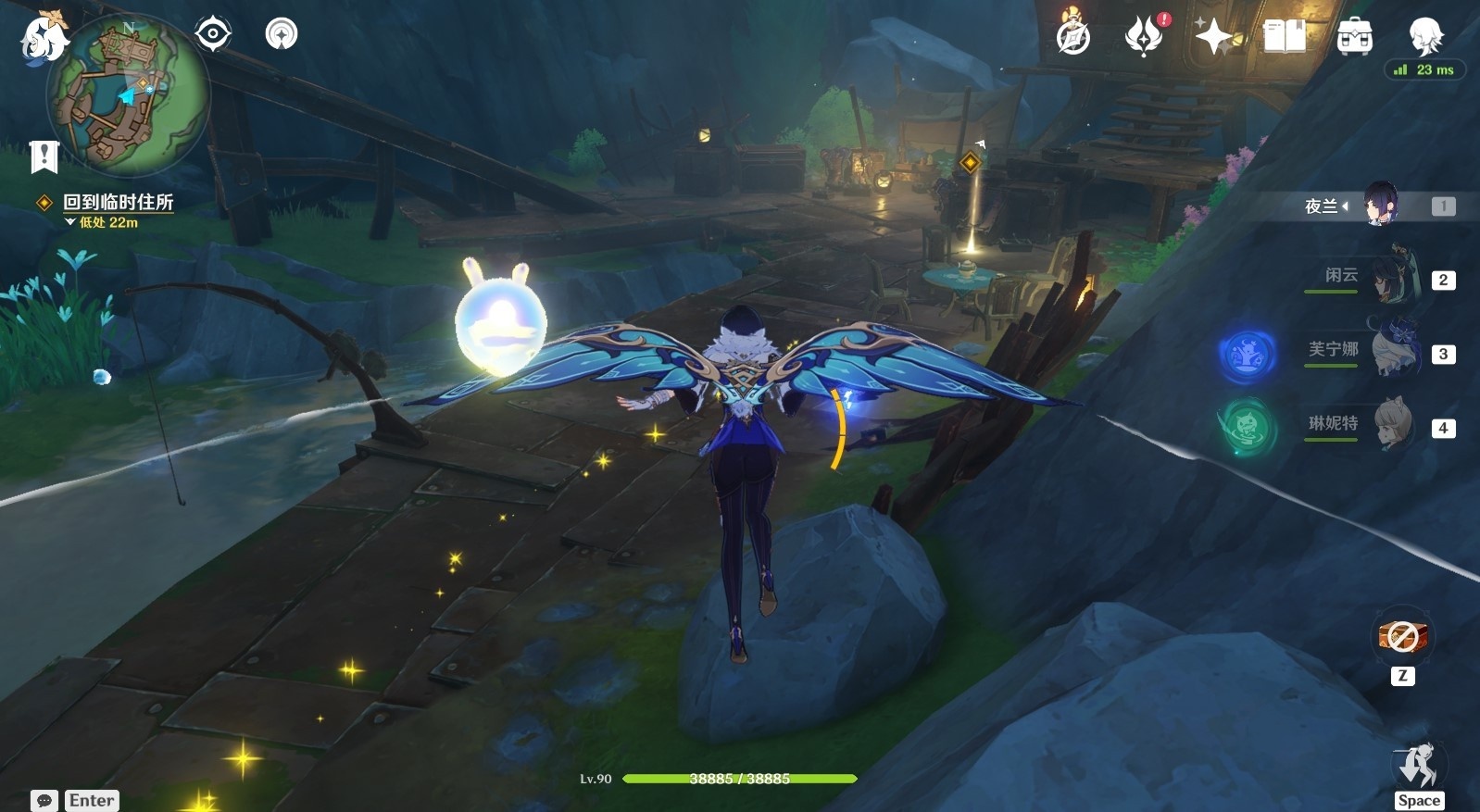Open the circular minimap
Image resolution: width=1480 pixels, height=812 pixels.
[128, 94]
